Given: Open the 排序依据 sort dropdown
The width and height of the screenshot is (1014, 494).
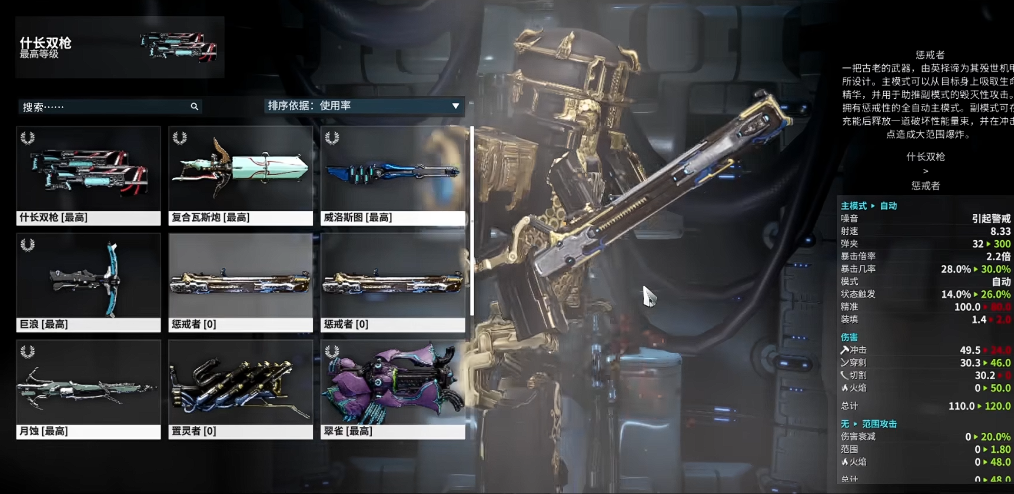Looking at the screenshot, I should (x=364, y=105).
